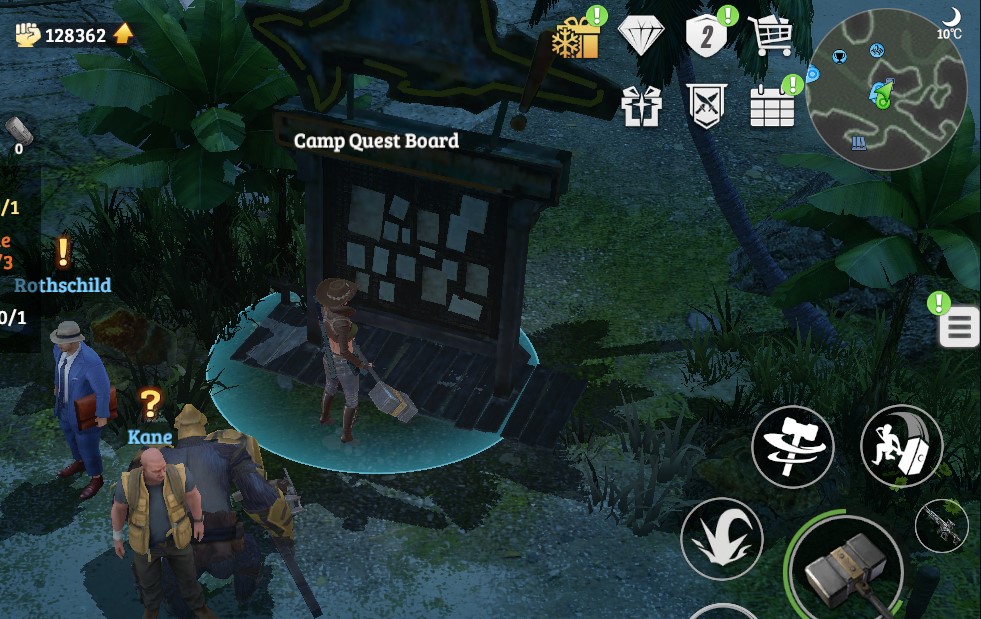
Task: Tap the shield badge with number 2
Action: (x=707, y=37)
